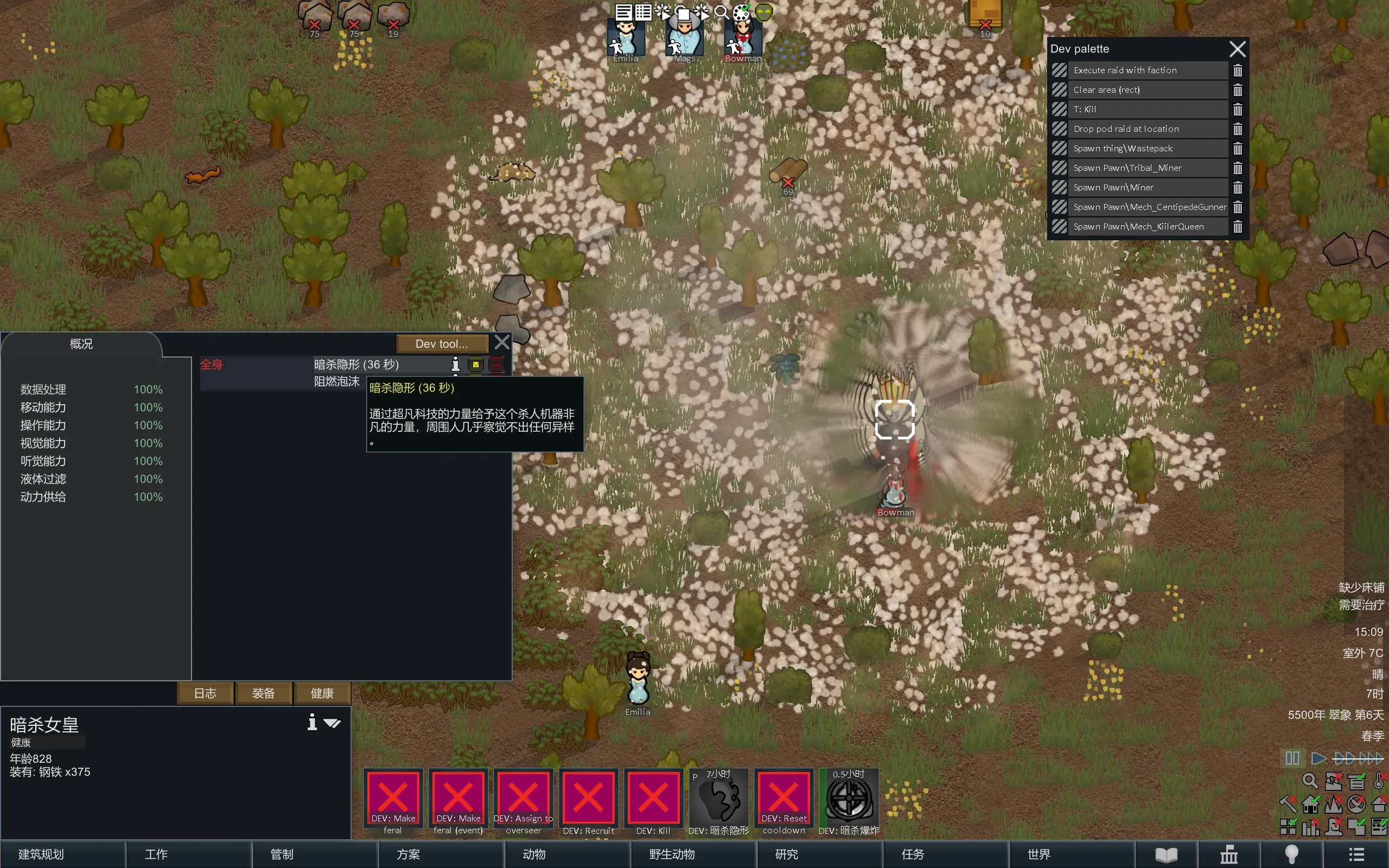Pause the game speed control
The image size is (1389, 868).
coord(1292,758)
